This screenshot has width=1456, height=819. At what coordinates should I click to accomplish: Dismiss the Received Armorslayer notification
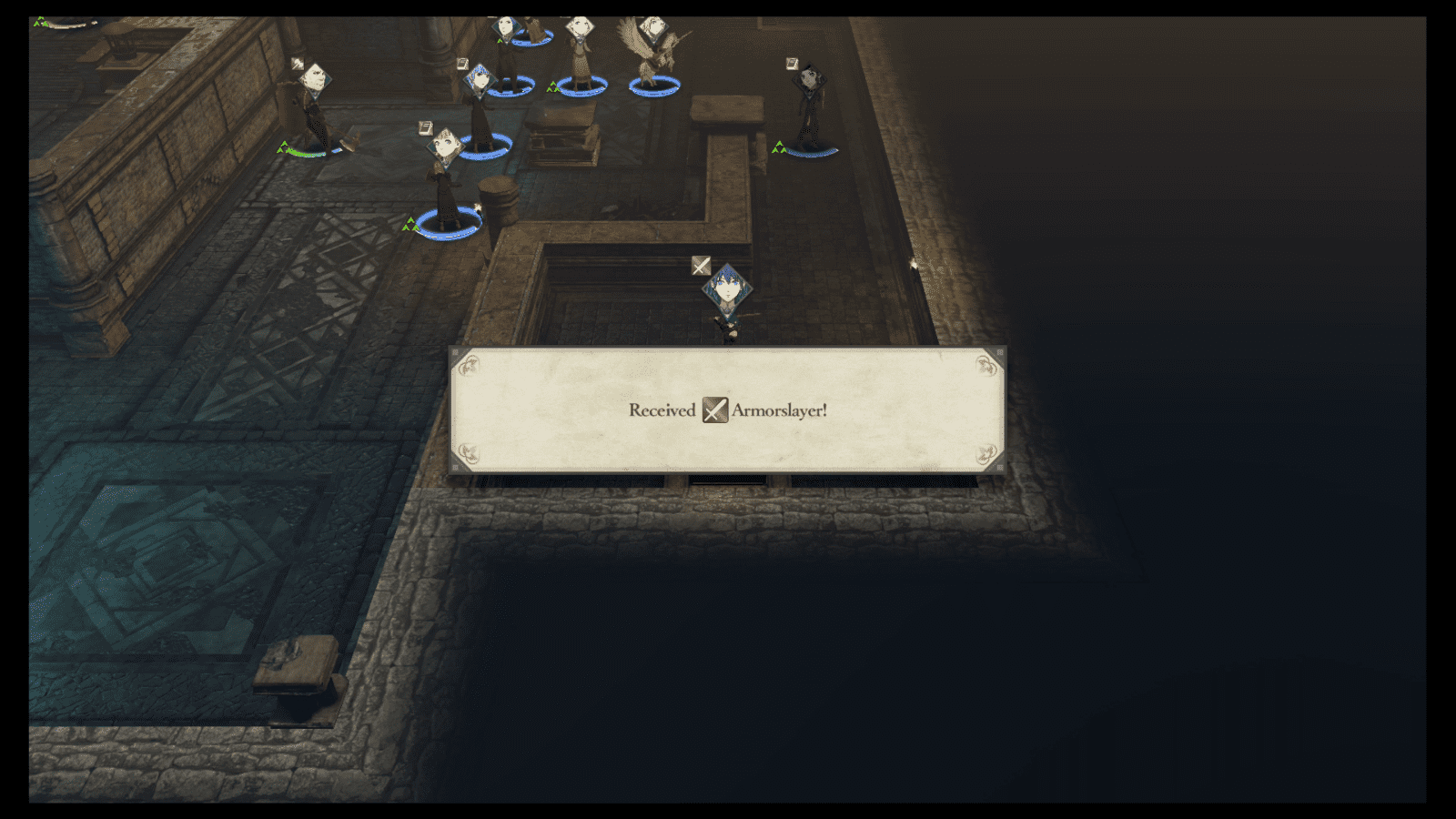pyautogui.click(x=728, y=409)
